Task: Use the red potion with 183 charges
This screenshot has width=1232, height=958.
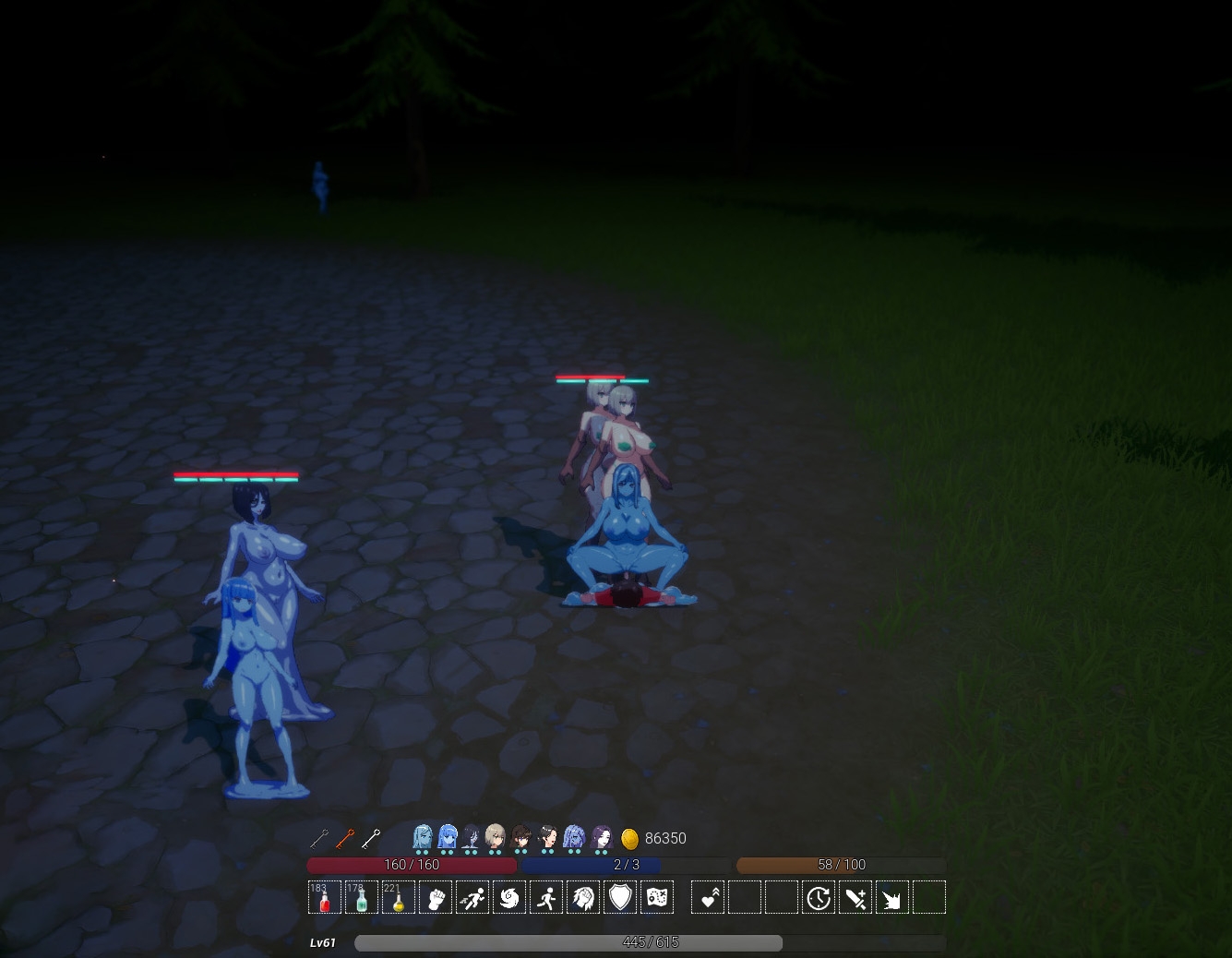Action: 324,896
